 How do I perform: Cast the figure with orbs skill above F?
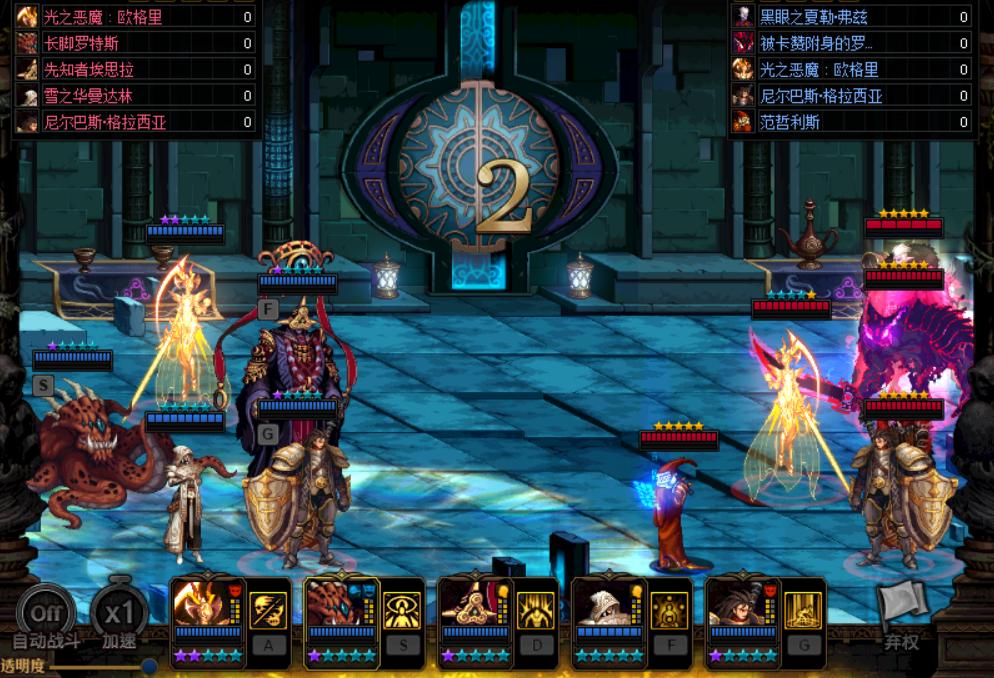pyautogui.click(x=670, y=610)
